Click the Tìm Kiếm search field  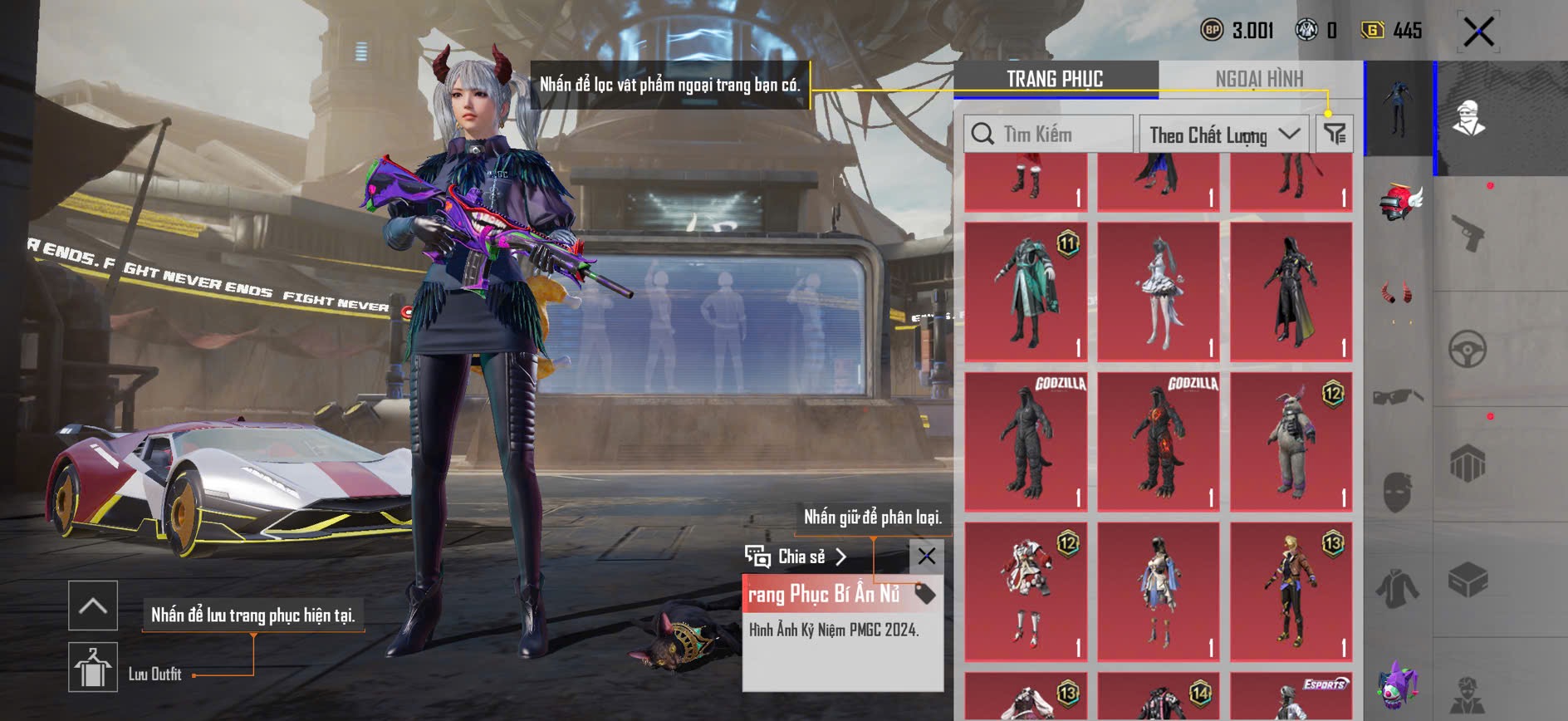click(1048, 134)
